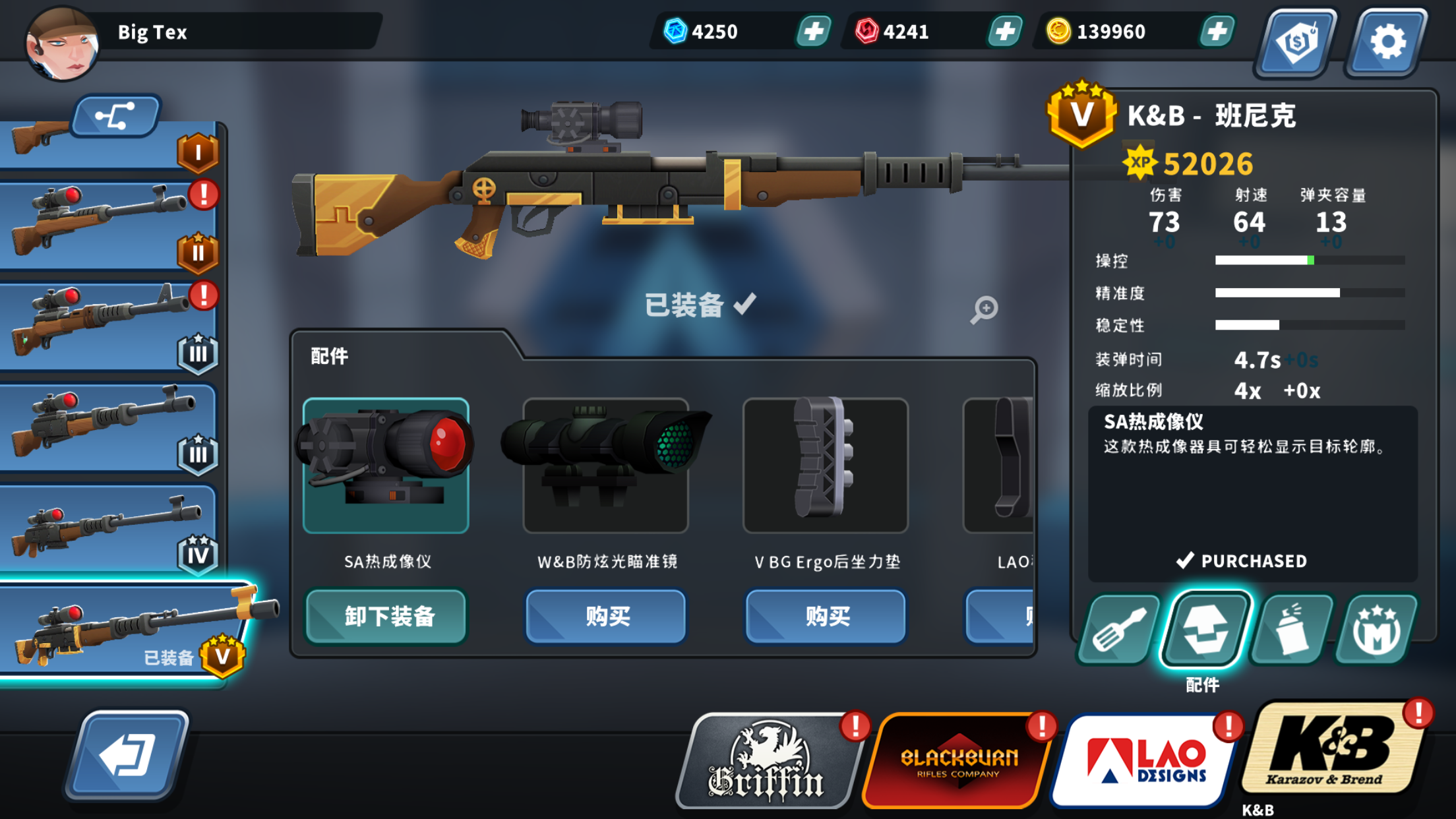Click the 操控 handling stat bar

click(1309, 260)
